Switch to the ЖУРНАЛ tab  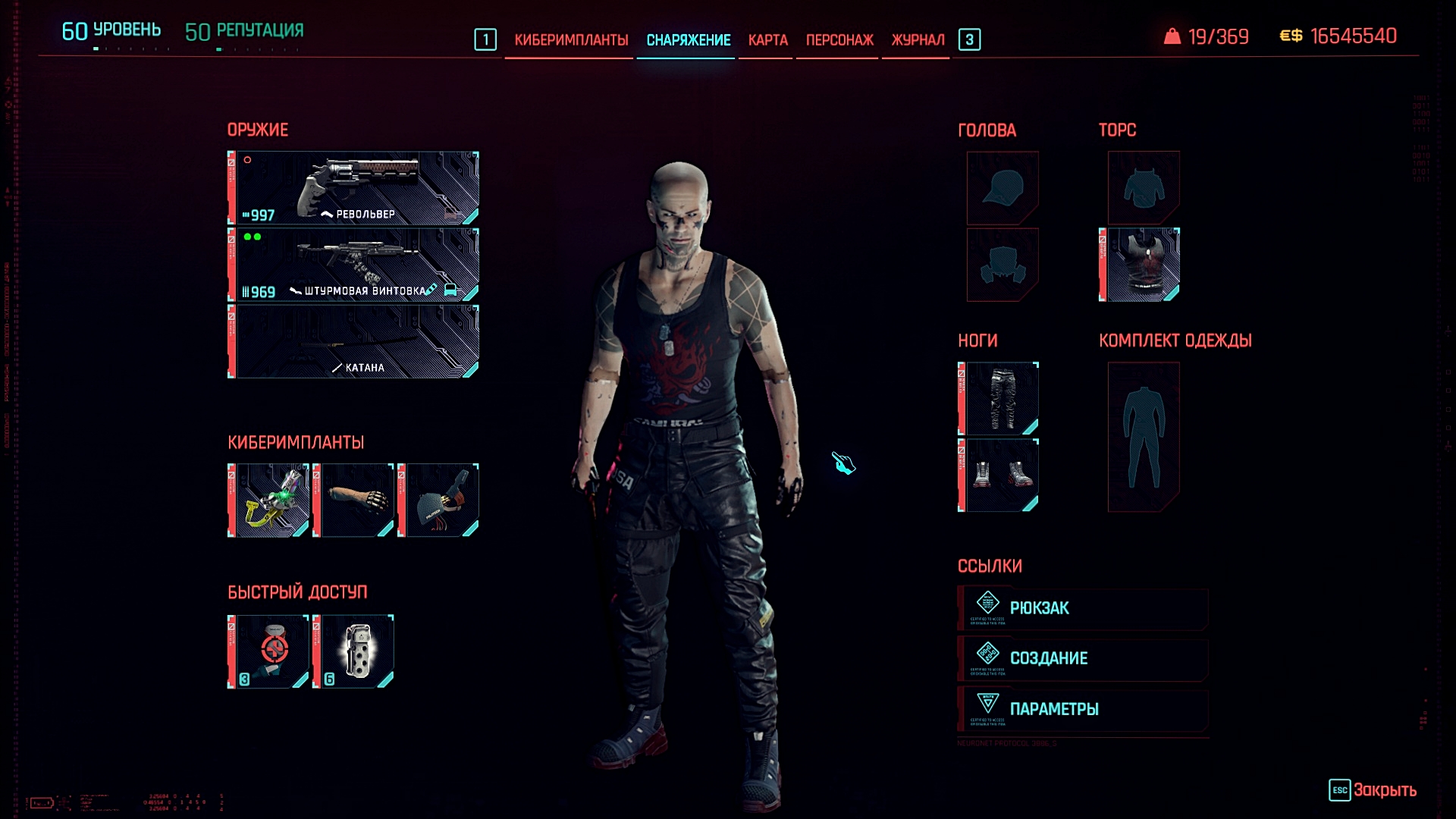click(x=917, y=39)
